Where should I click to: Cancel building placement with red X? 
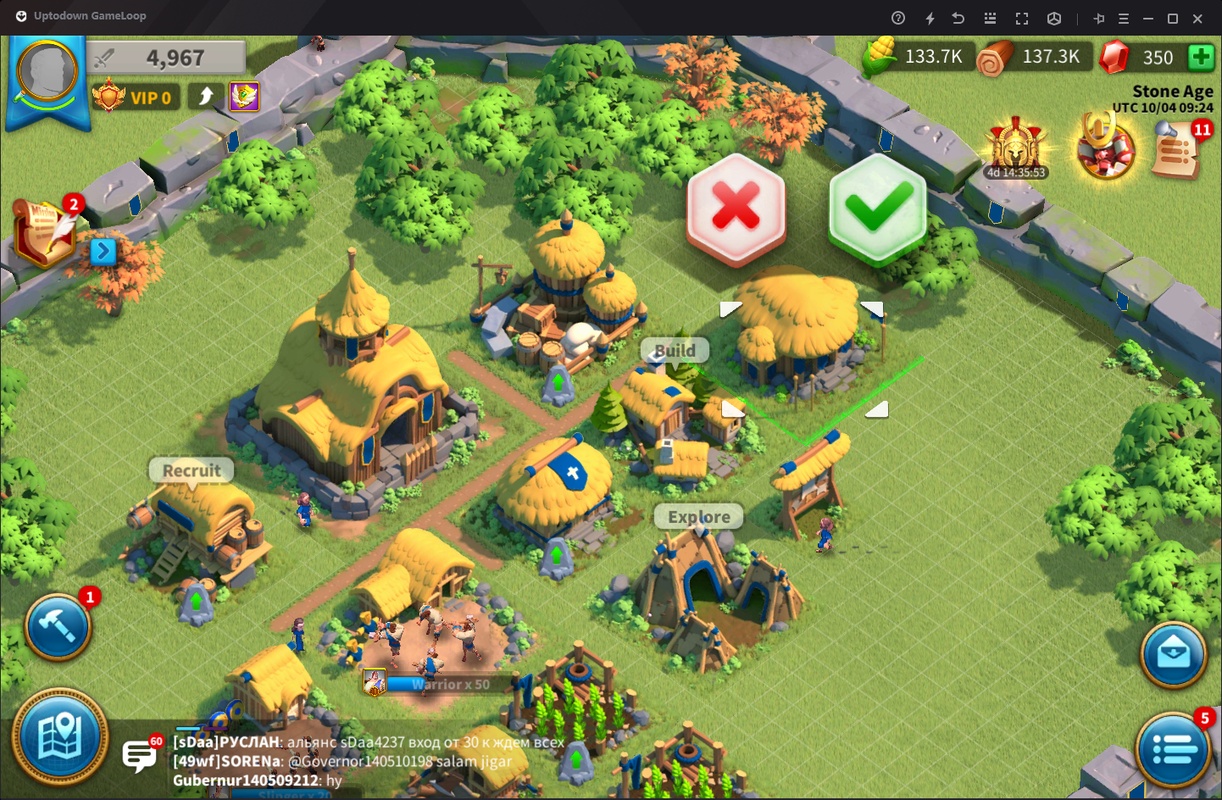click(x=735, y=209)
